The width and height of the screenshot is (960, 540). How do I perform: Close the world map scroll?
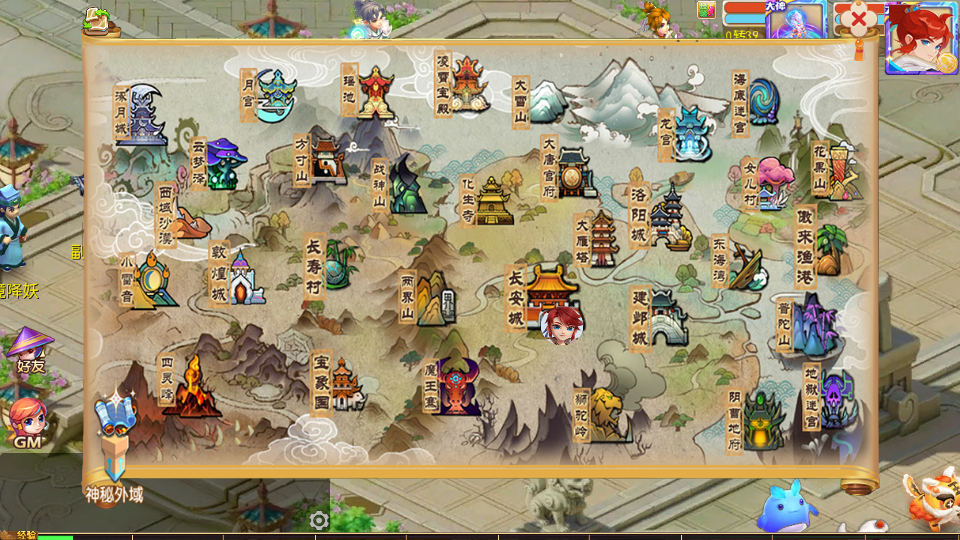pos(858,18)
